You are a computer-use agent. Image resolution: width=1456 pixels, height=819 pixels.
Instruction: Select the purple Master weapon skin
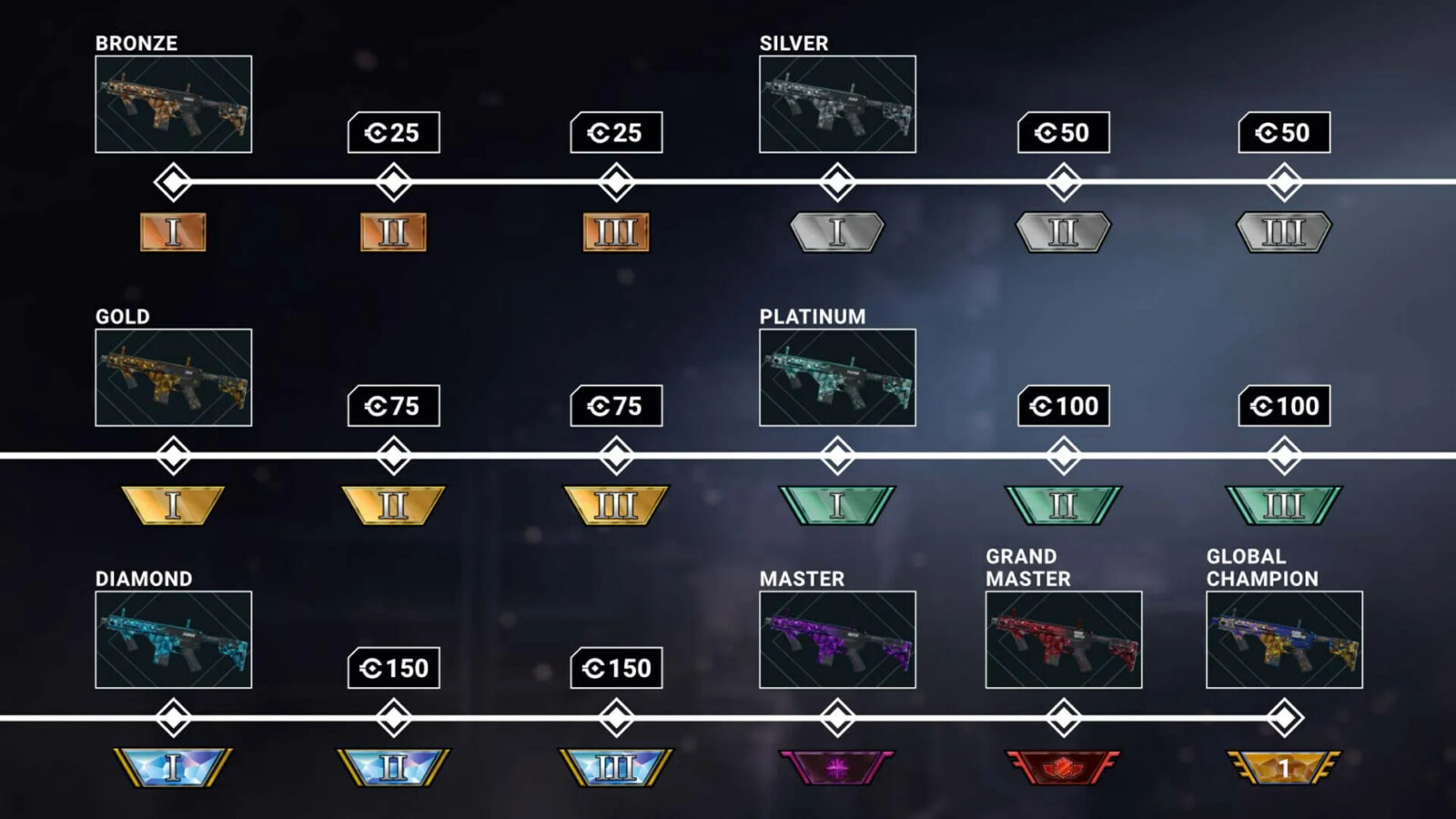click(837, 639)
